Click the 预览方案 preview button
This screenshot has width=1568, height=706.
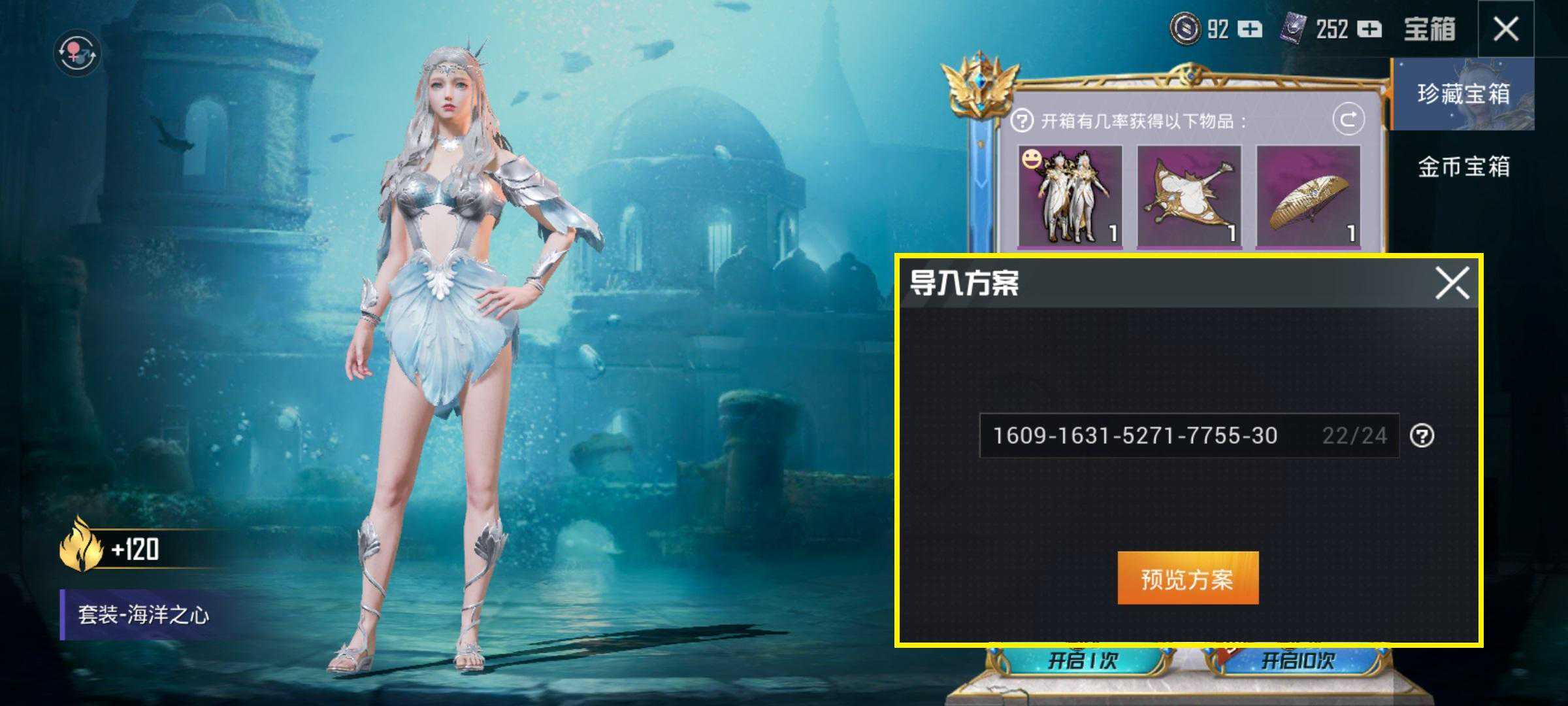[x=1187, y=579]
